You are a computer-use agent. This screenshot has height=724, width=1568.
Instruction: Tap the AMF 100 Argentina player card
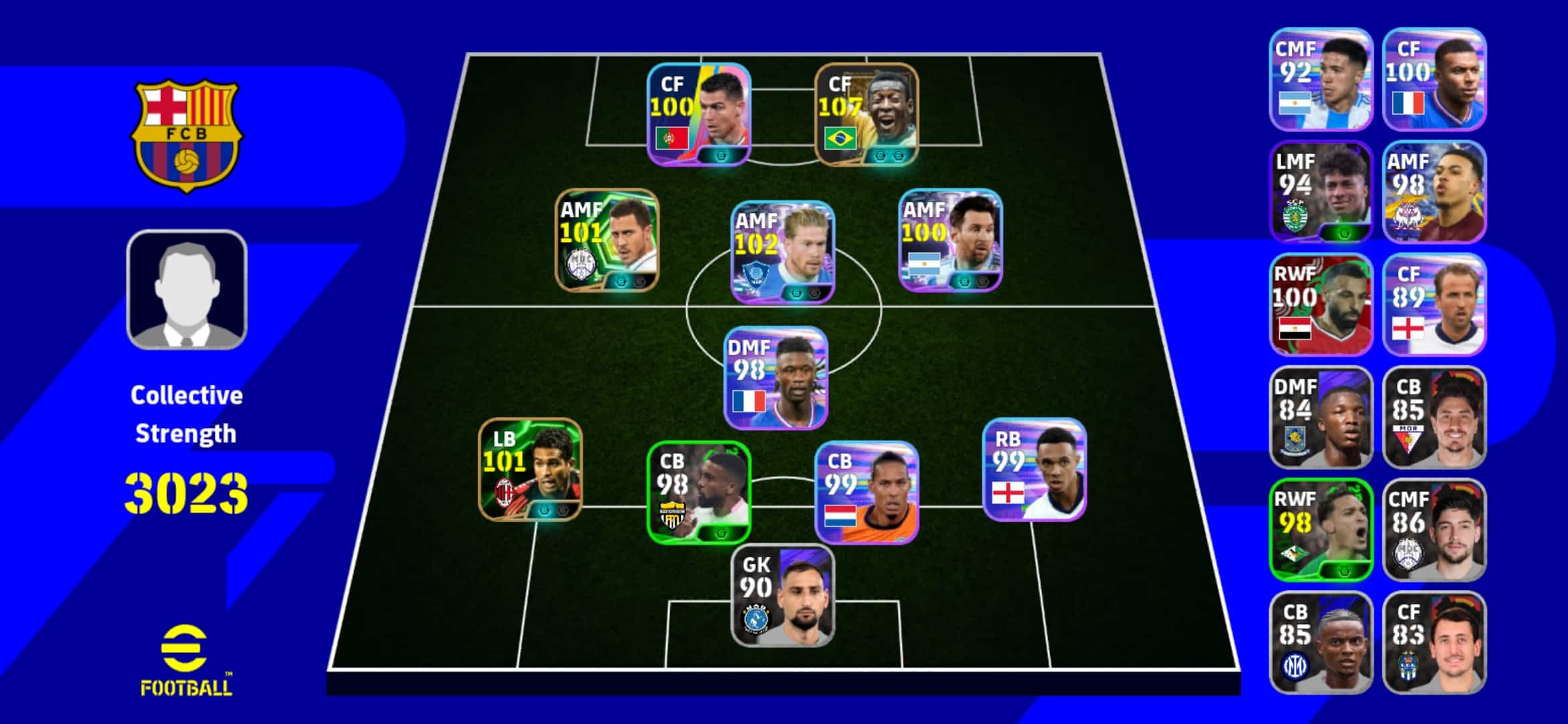coord(950,240)
